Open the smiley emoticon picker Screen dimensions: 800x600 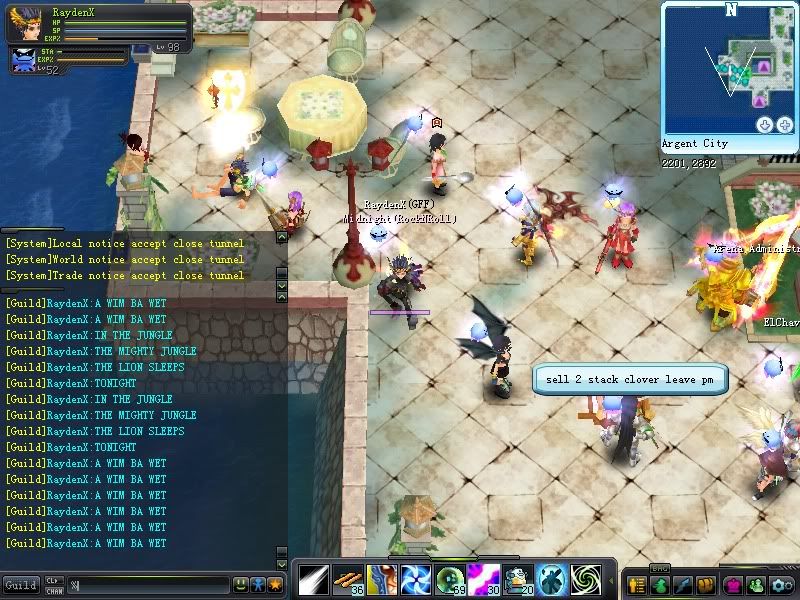pyautogui.click(x=240, y=584)
